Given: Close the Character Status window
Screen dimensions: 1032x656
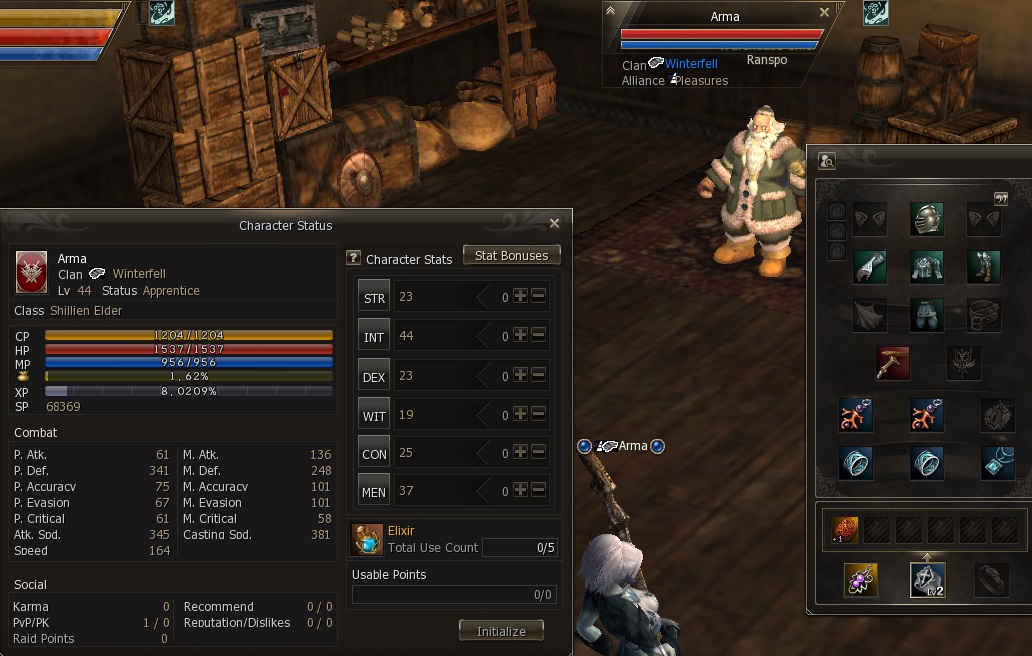Looking at the screenshot, I should pyautogui.click(x=555, y=224).
